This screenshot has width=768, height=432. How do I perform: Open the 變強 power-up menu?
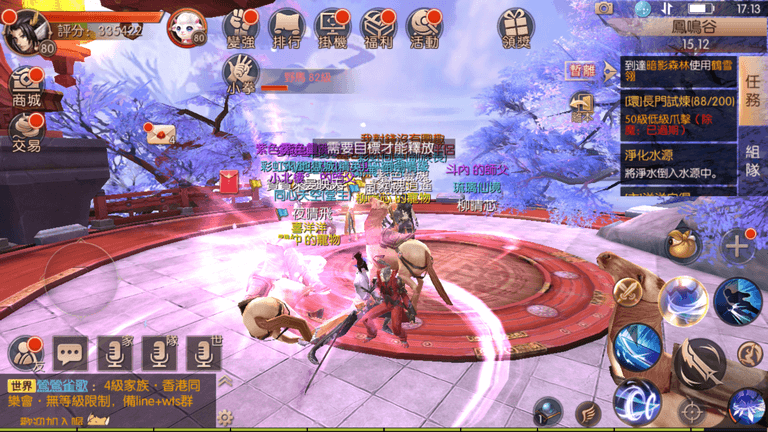240,29
